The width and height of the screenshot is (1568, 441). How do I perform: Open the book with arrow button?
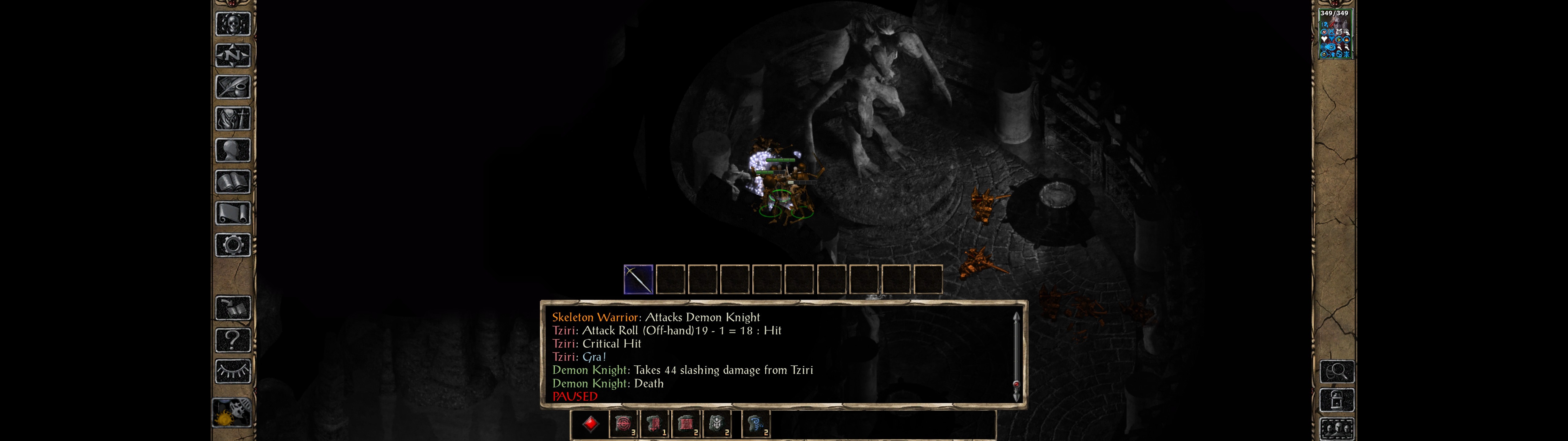tap(233, 308)
